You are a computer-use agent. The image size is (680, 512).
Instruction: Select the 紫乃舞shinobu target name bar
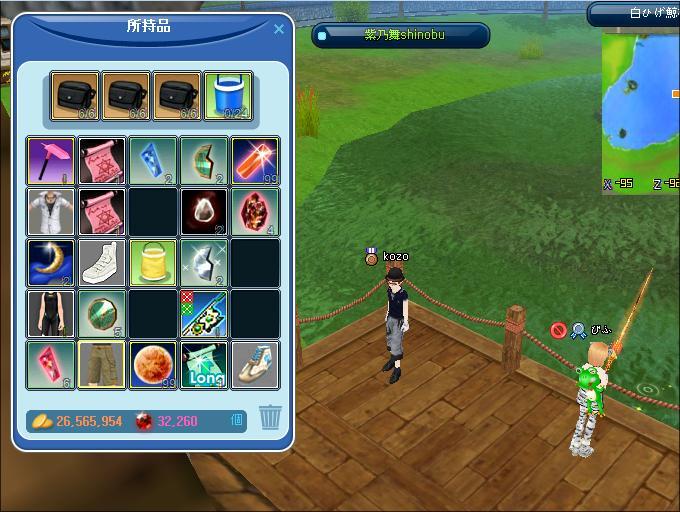401,36
